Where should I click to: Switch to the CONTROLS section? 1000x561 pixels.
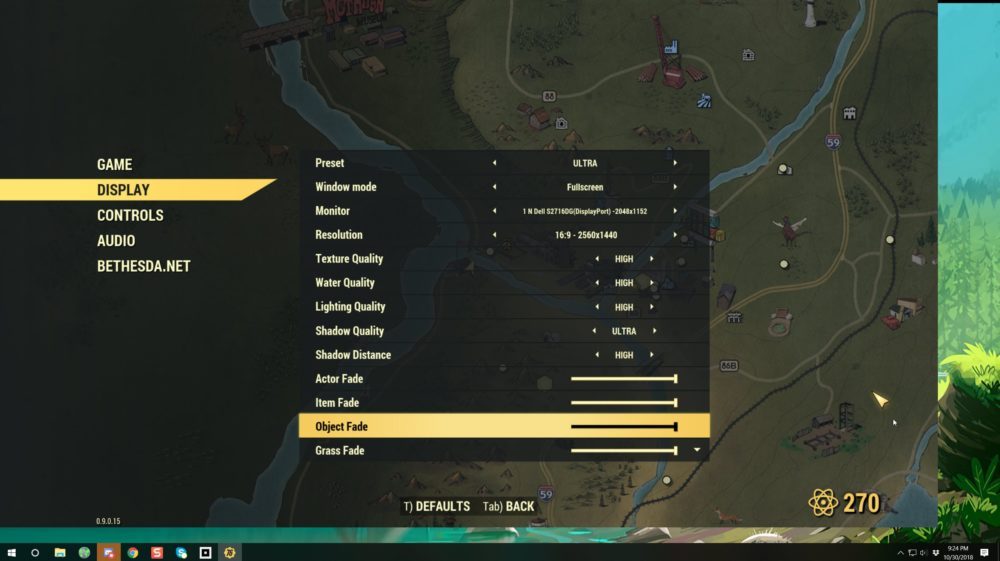[x=130, y=215]
